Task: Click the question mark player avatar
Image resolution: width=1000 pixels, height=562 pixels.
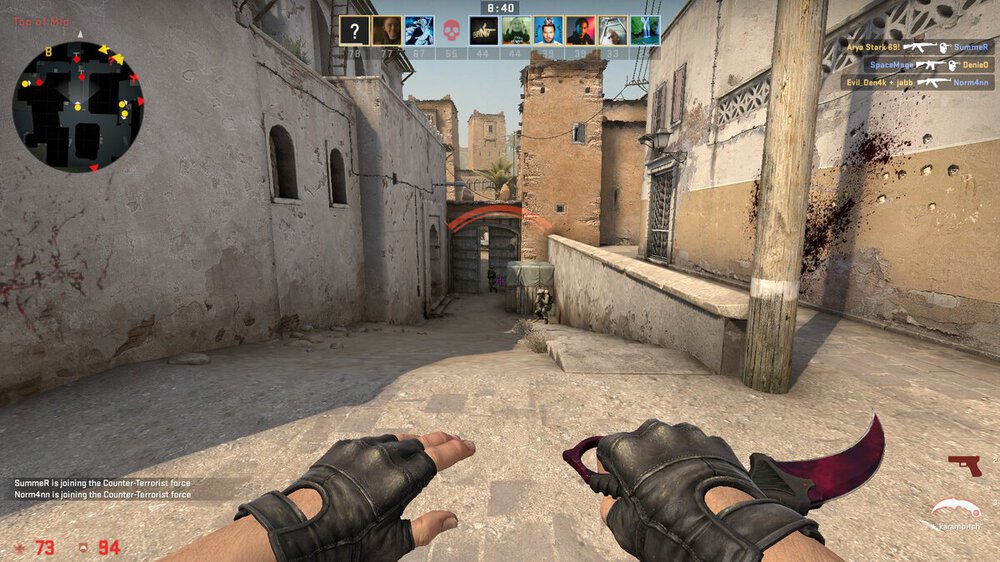Action: [x=355, y=31]
